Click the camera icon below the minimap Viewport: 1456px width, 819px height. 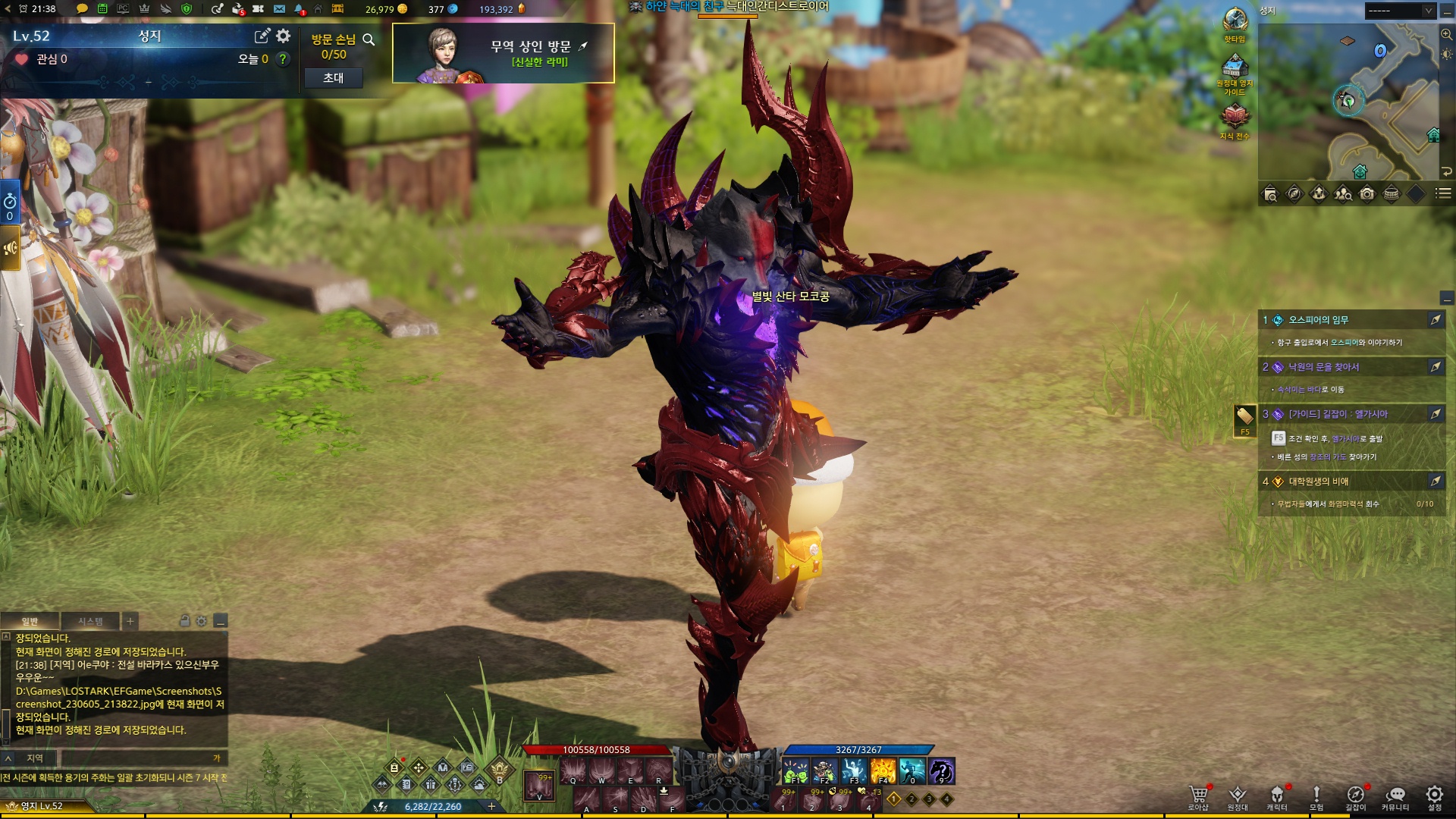click(1367, 194)
